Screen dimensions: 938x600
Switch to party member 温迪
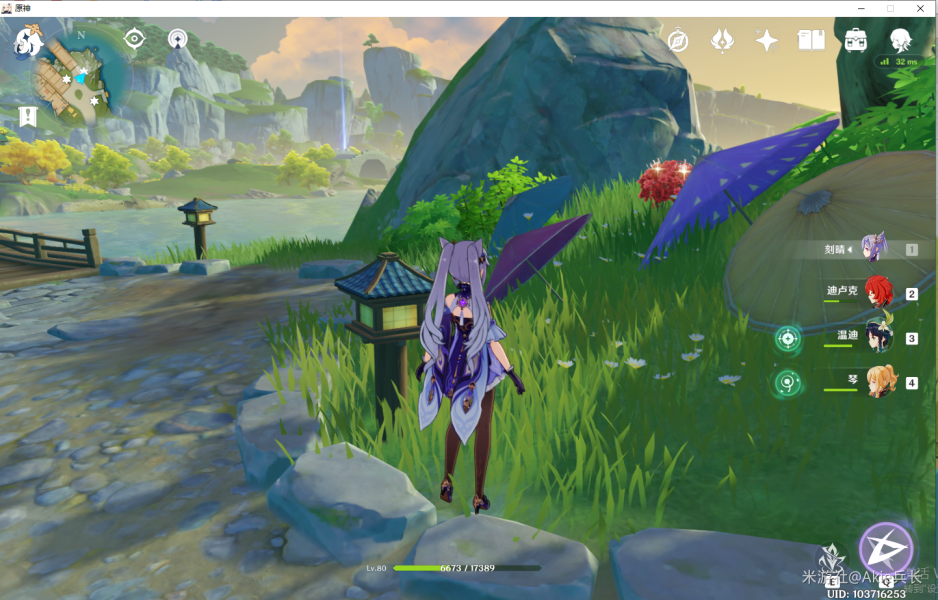(878, 338)
